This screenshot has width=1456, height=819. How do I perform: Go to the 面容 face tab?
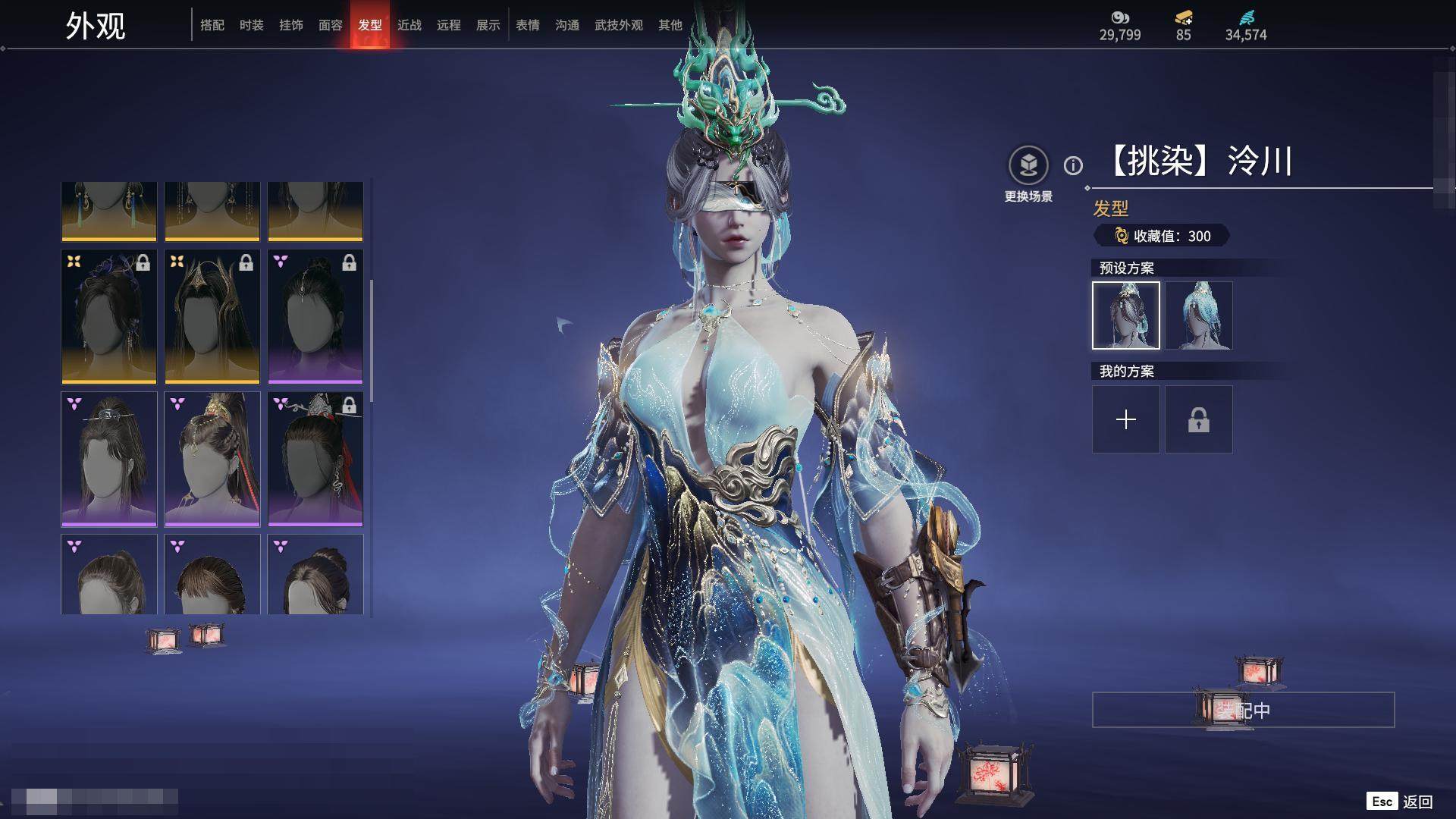click(x=331, y=25)
